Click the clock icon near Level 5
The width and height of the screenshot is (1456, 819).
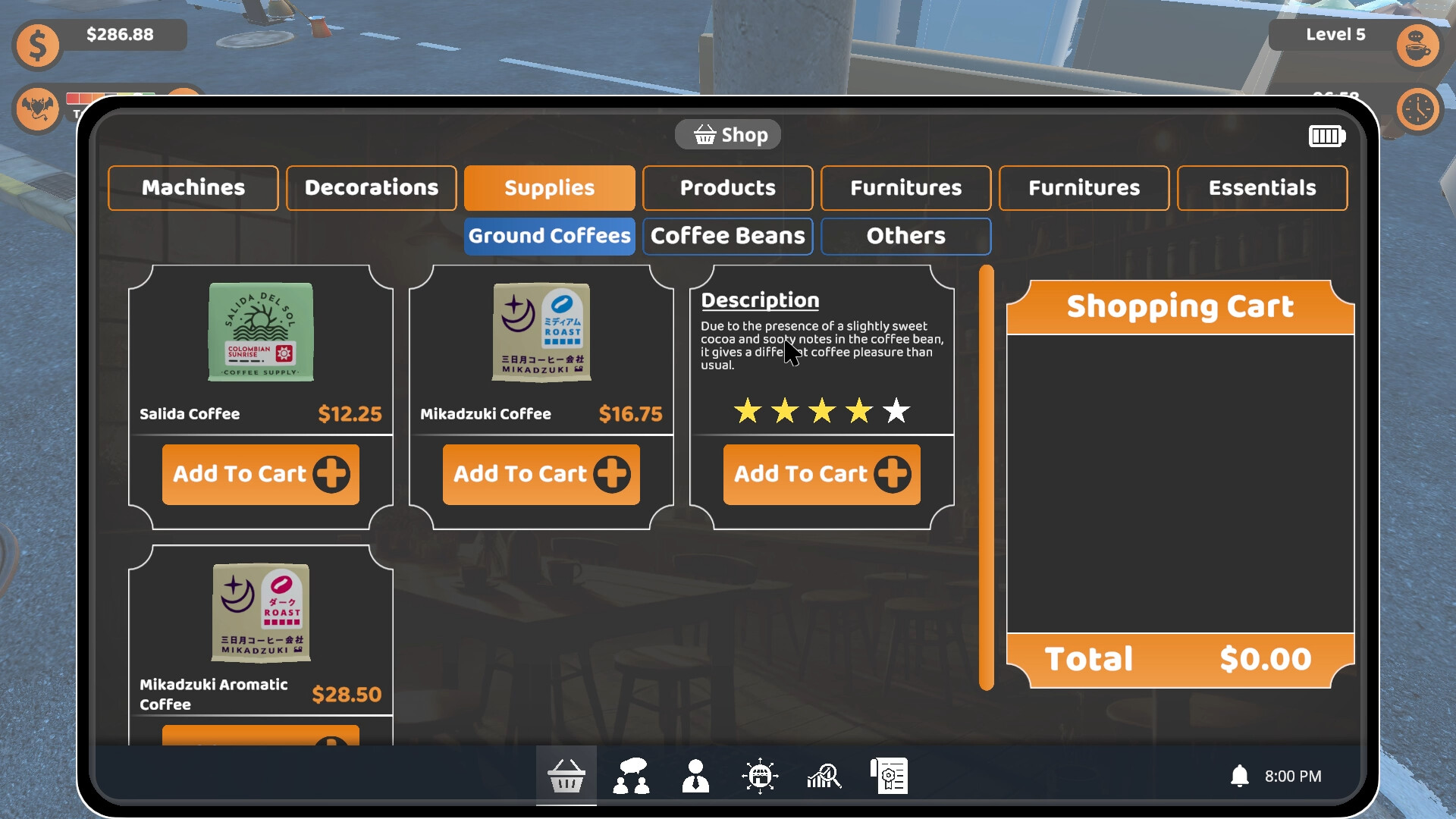(1417, 109)
